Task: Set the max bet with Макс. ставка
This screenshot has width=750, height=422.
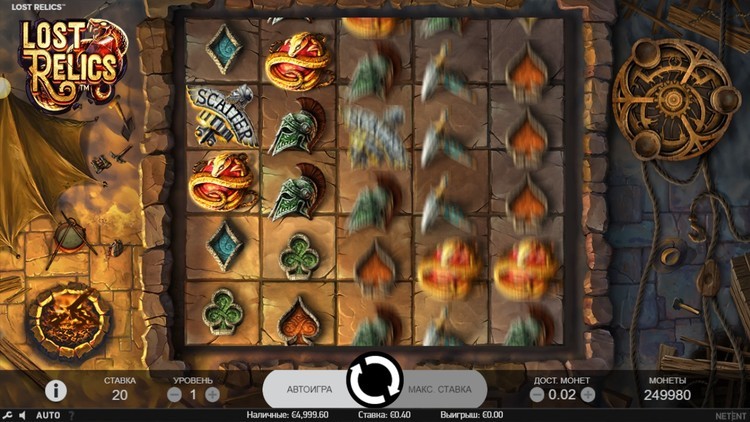Action: [x=439, y=389]
